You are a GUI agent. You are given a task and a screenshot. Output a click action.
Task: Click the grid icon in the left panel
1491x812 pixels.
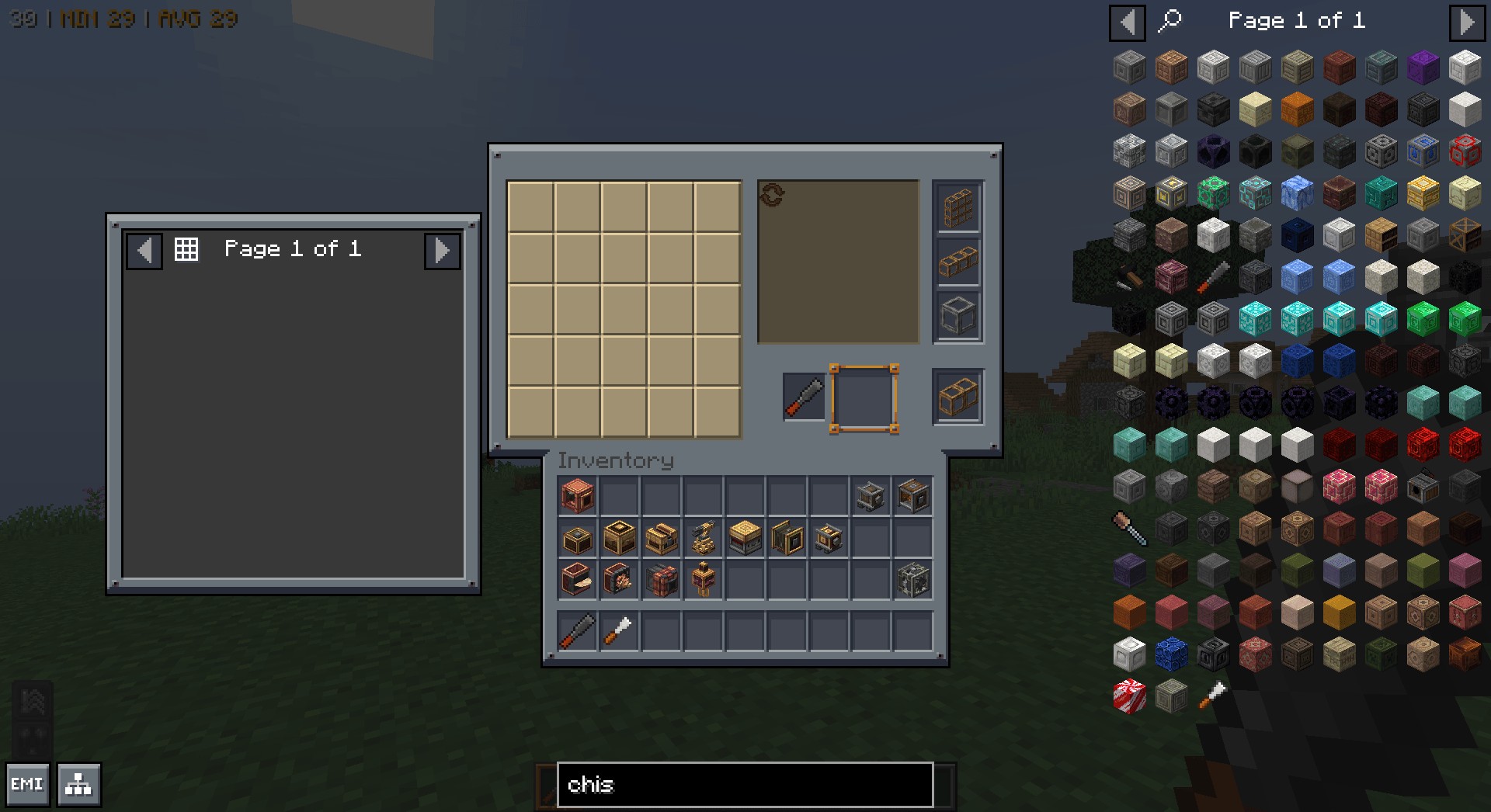[186, 249]
